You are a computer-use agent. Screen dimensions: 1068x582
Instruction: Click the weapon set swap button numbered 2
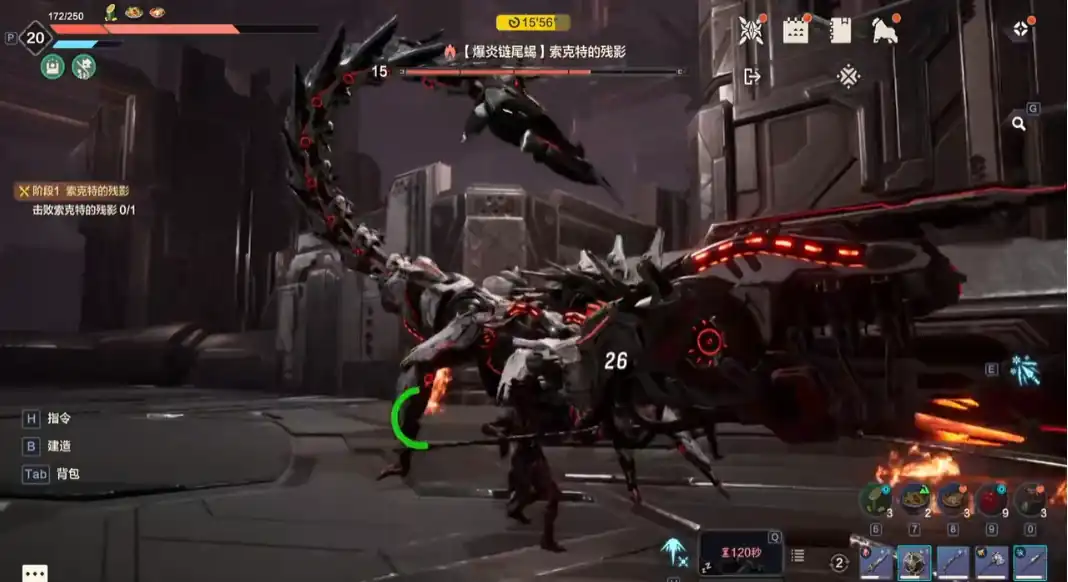pyautogui.click(x=840, y=563)
